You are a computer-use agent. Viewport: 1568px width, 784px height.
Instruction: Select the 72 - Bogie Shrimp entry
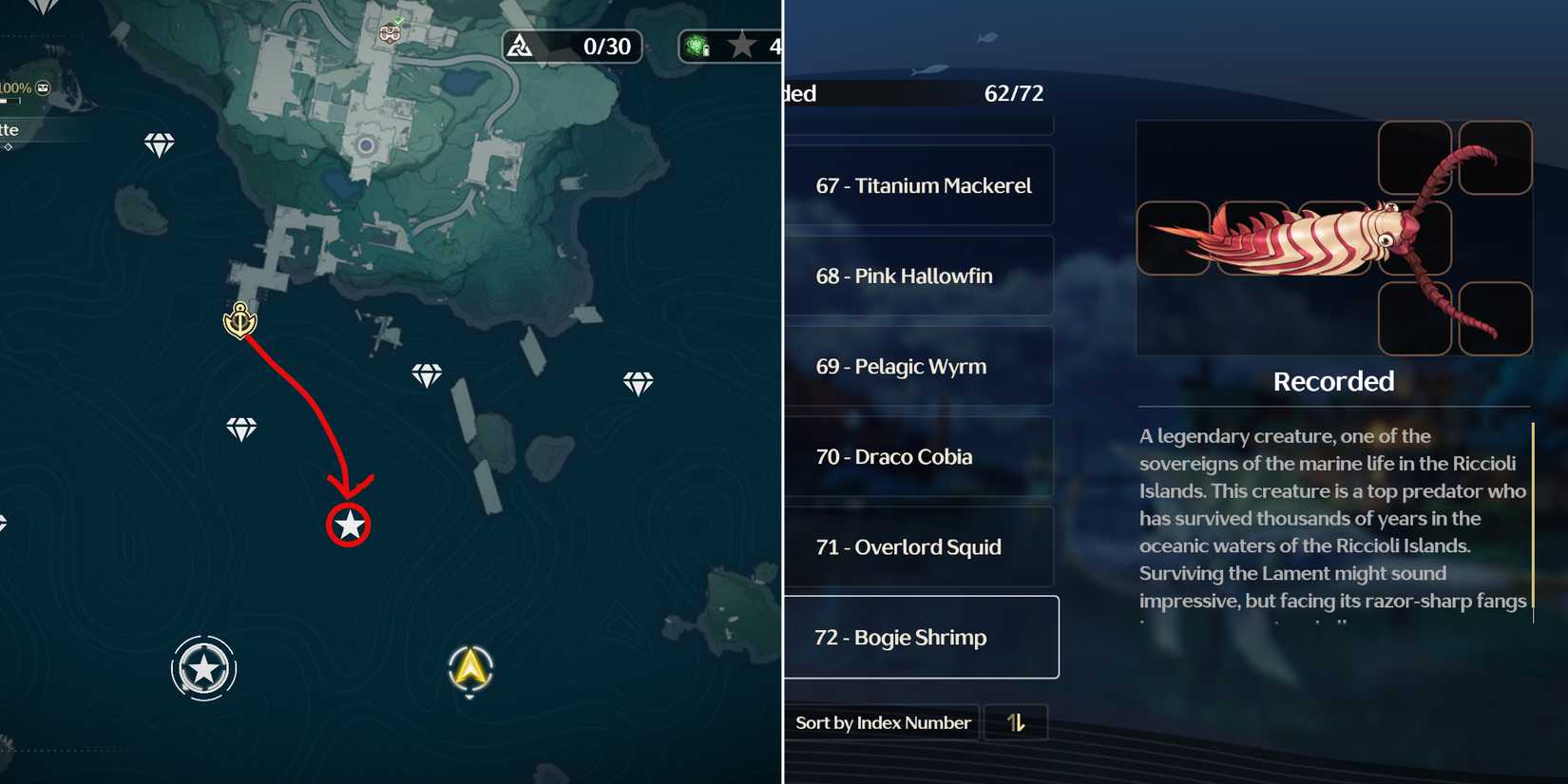(919, 637)
